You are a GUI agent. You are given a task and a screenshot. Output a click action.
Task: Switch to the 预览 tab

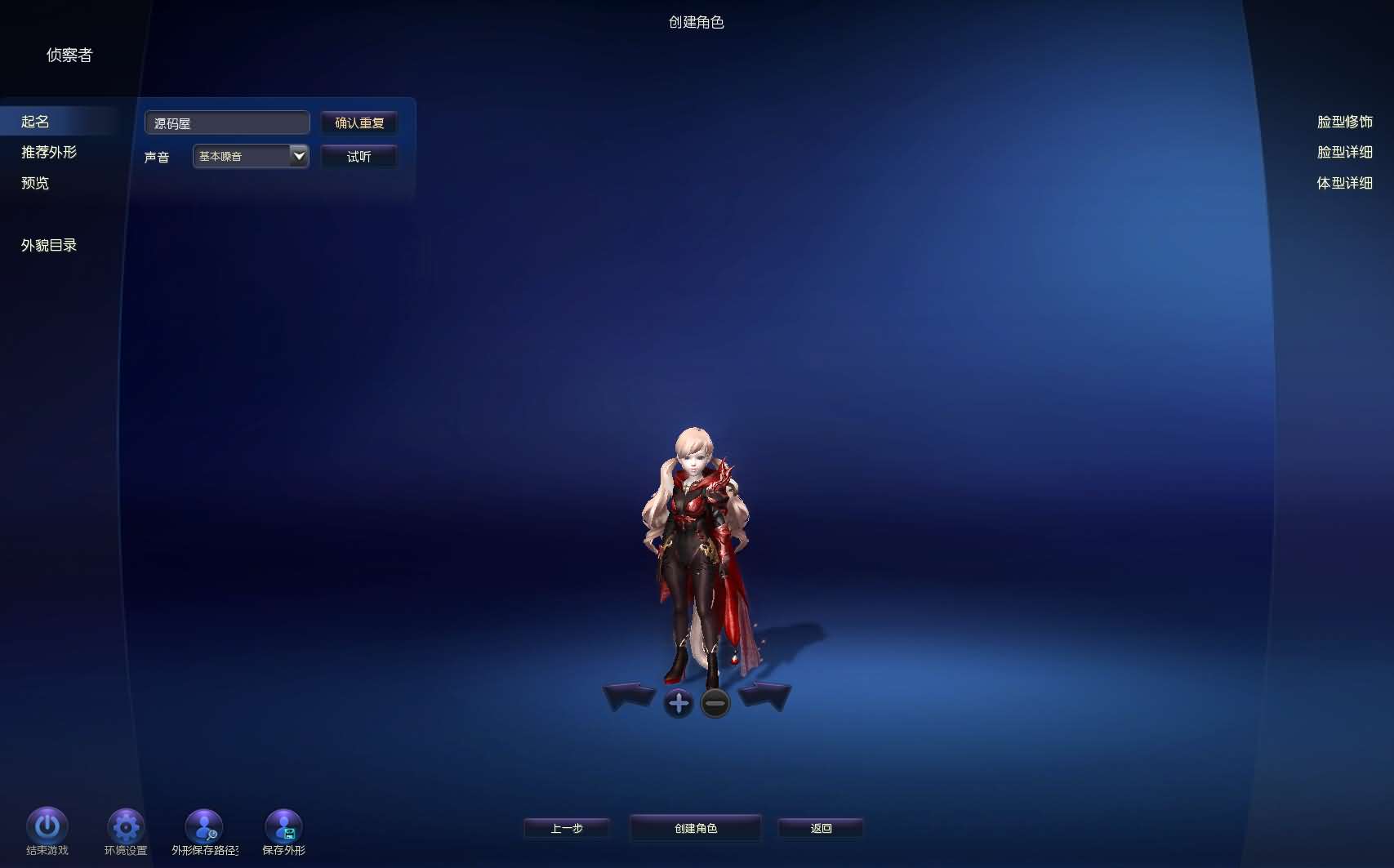pos(33,183)
